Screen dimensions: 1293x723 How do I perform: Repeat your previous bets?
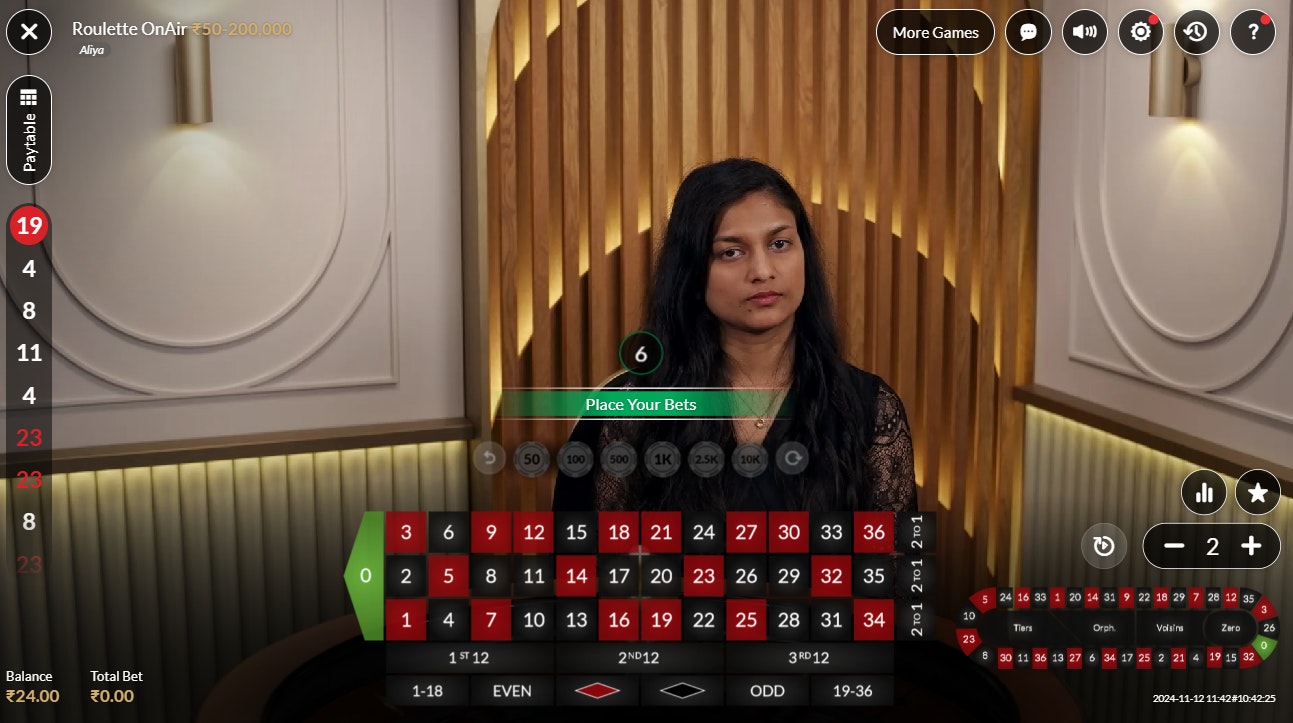pos(791,459)
